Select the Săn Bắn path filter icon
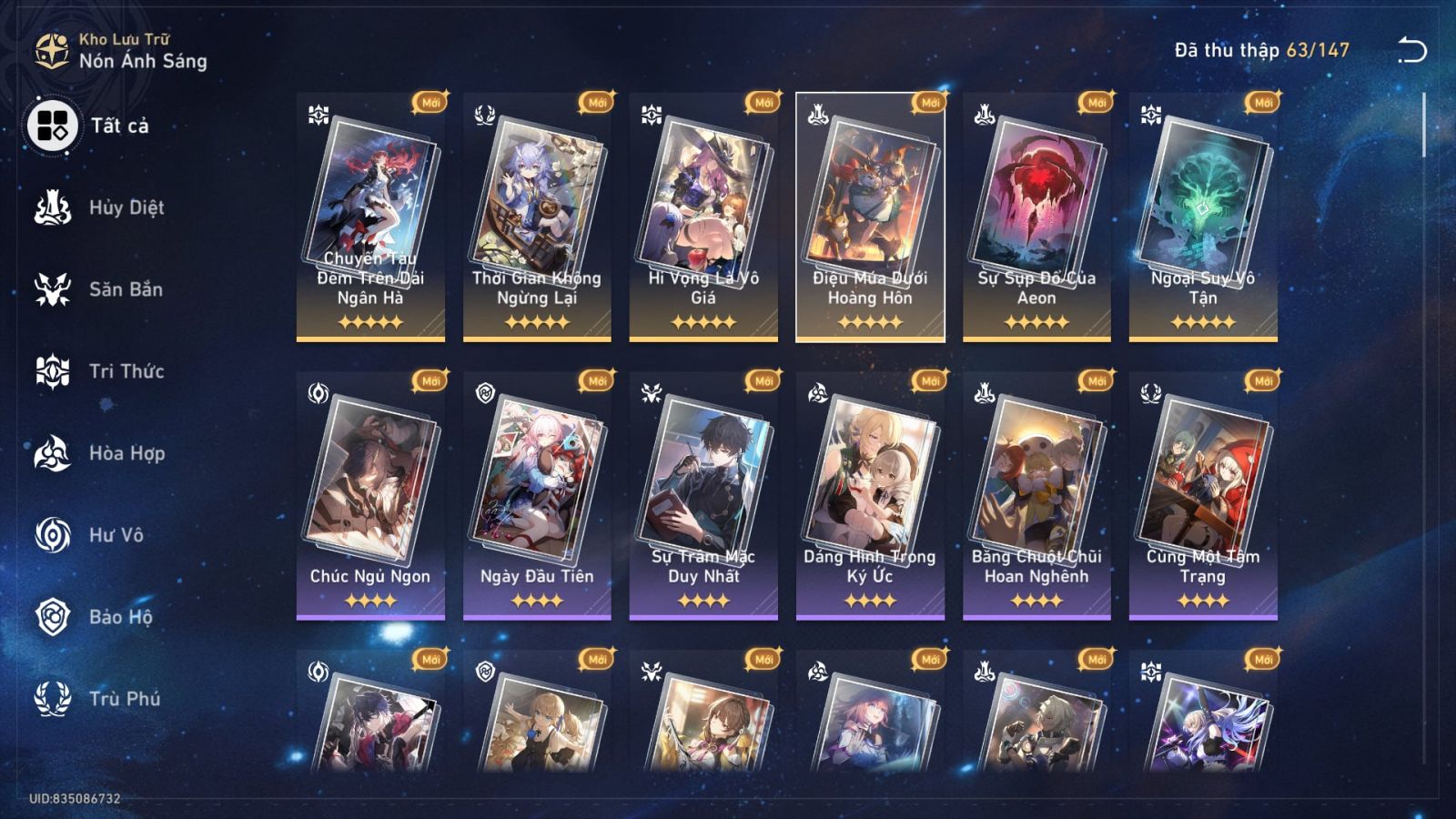 point(55,289)
